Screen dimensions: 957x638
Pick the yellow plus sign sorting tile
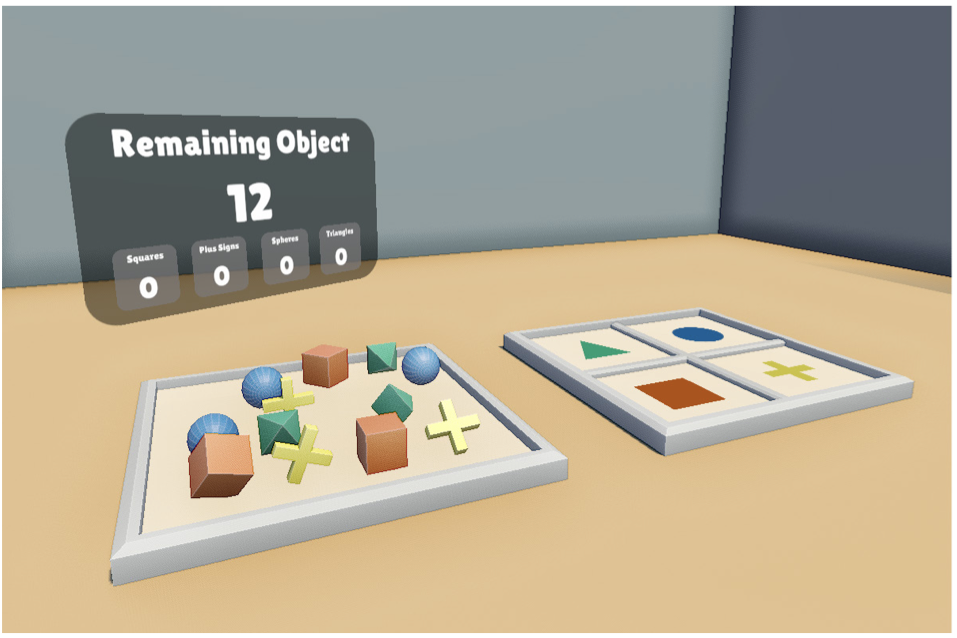789,370
